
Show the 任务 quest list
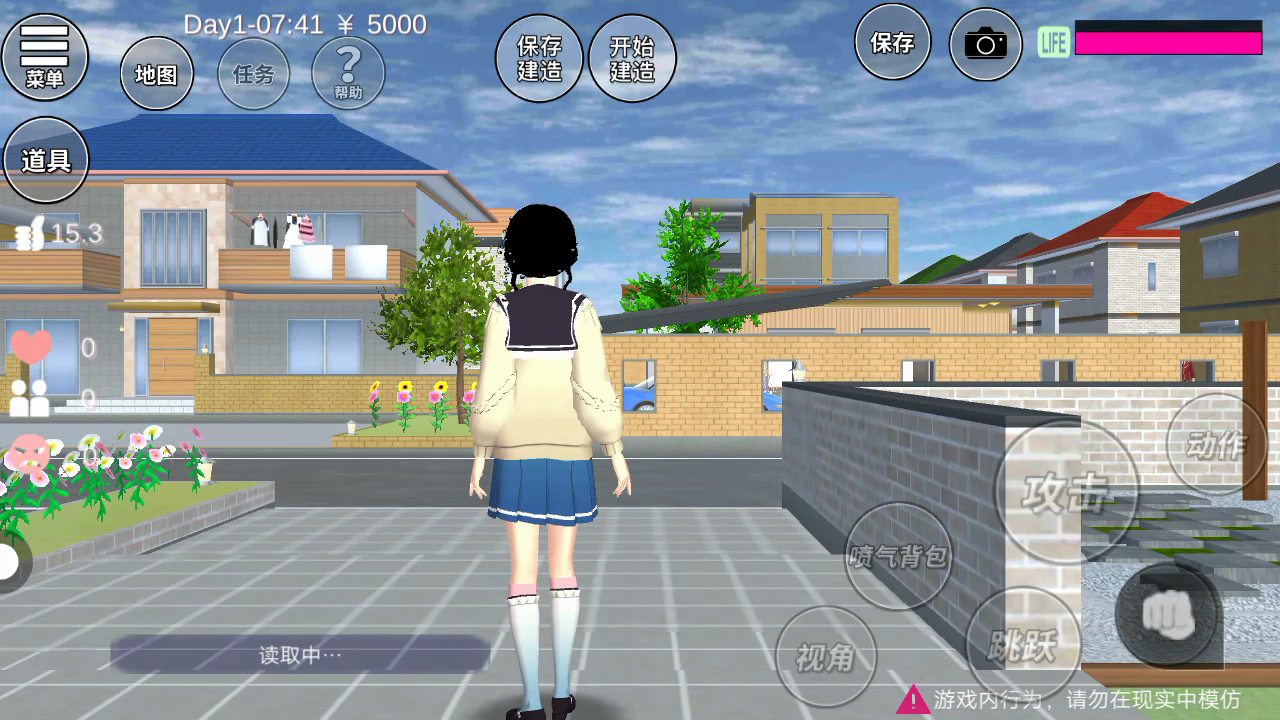click(254, 74)
